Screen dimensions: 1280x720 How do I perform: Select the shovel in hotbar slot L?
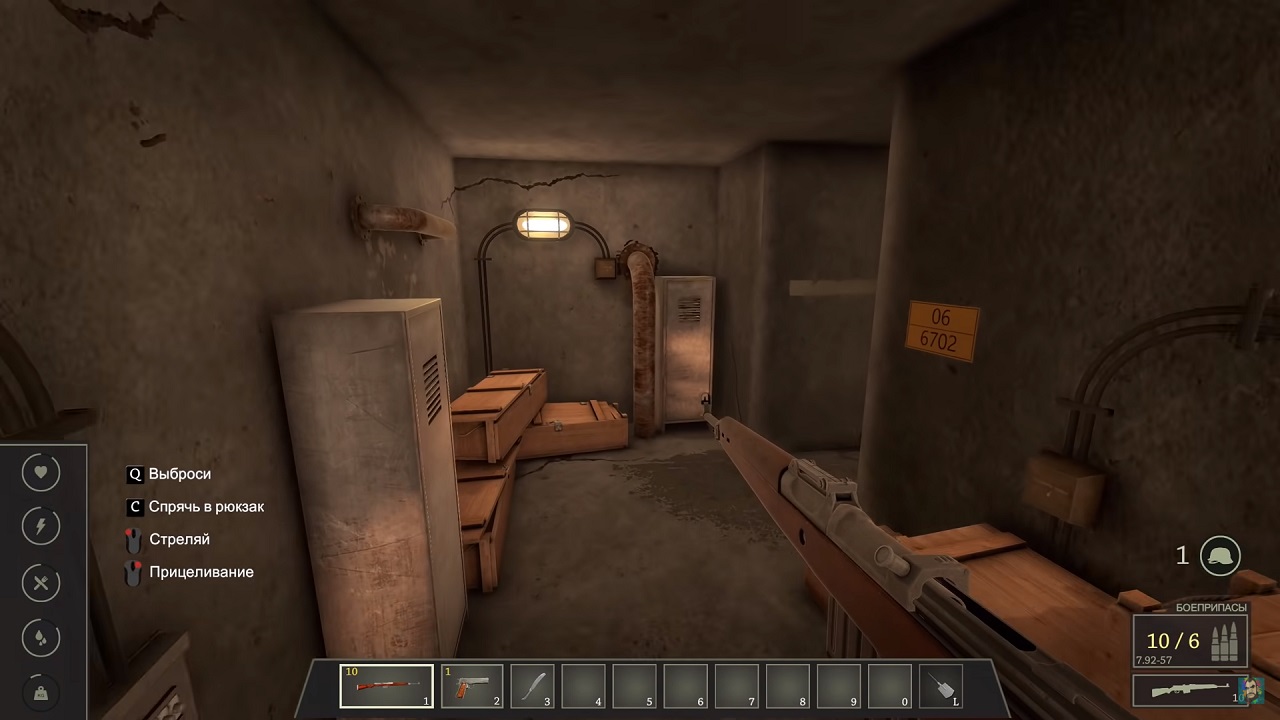click(940, 686)
